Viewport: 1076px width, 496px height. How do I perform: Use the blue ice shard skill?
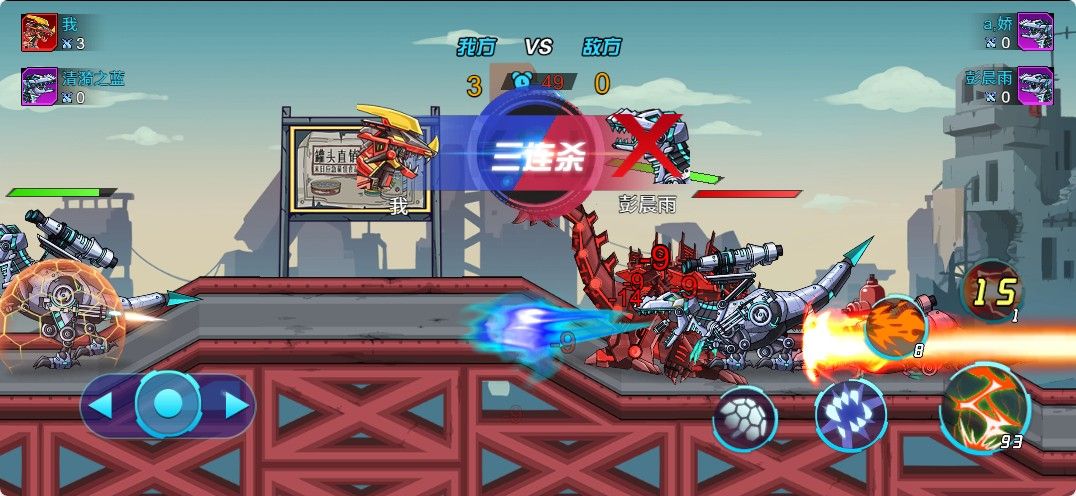pos(850,414)
